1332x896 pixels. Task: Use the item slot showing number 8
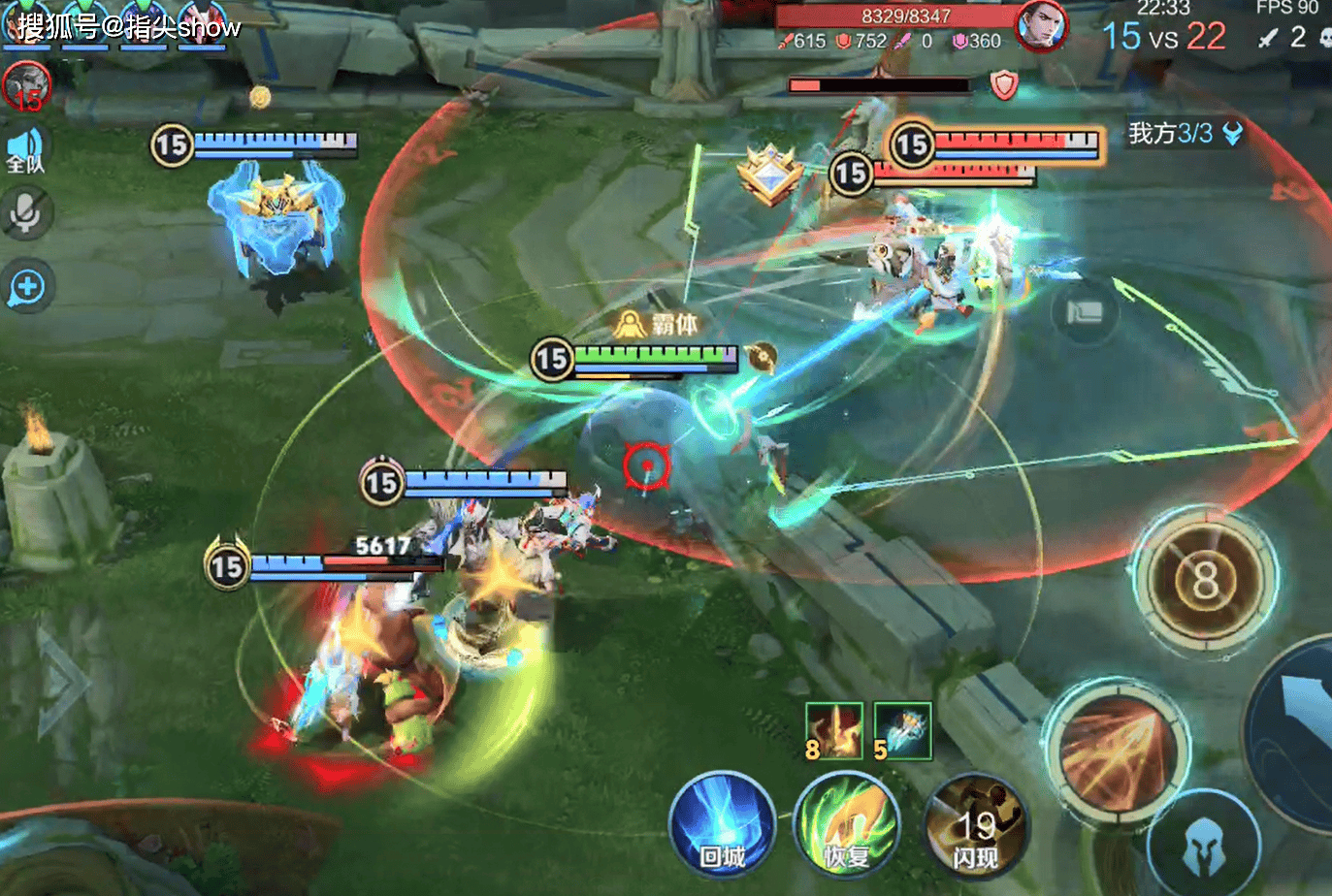[x=833, y=730]
